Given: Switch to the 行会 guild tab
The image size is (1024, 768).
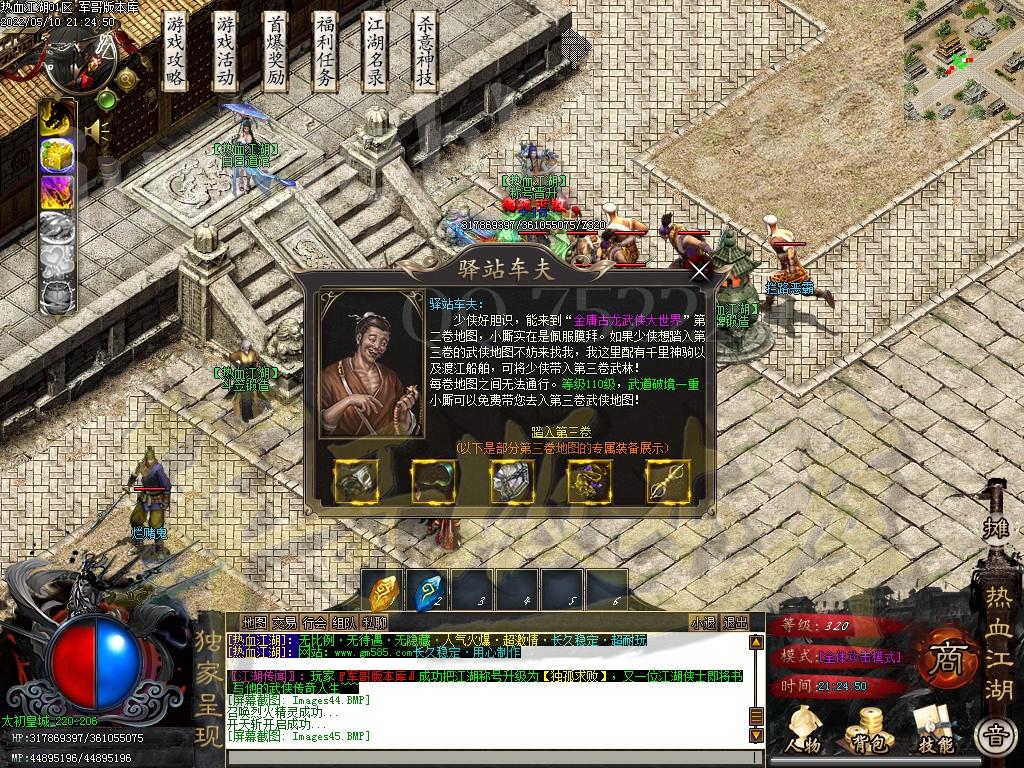Looking at the screenshot, I should (x=314, y=623).
